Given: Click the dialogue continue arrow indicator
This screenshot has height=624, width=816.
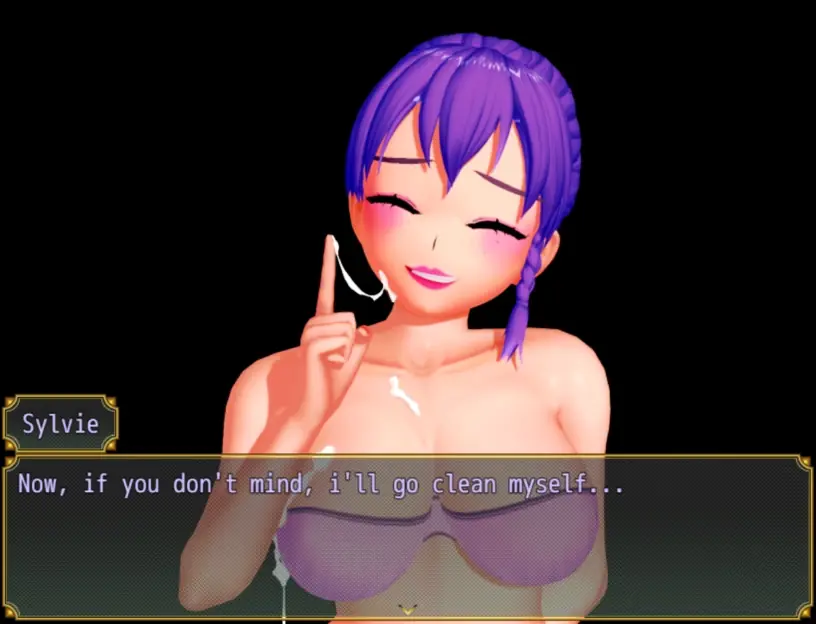Looking at the screenshot, I should point(407,607).
